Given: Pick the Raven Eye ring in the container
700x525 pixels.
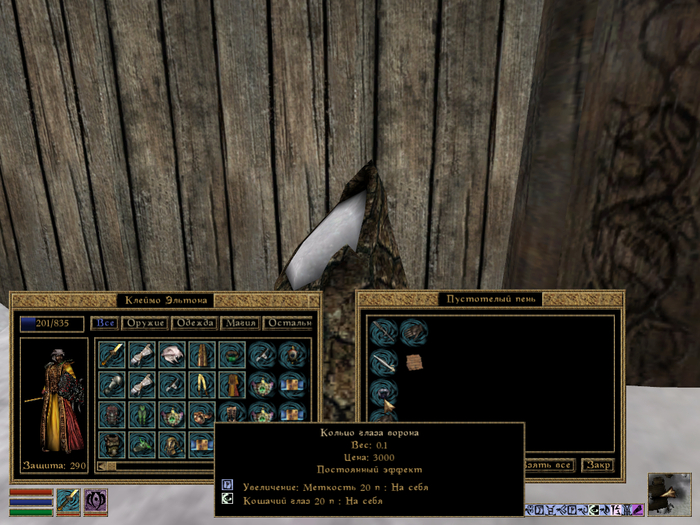Looking at the screenshot, I should point(385,392).
